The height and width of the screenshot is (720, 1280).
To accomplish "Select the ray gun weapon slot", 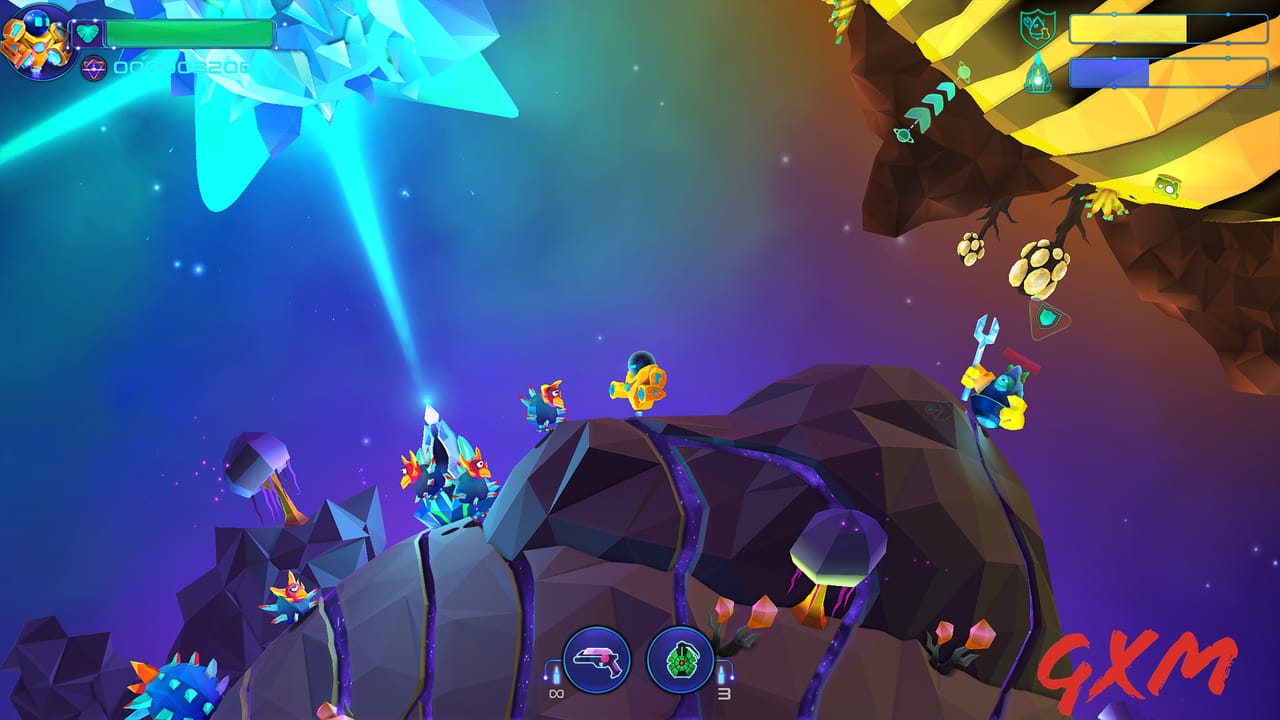I will click(x=596, y=660).
